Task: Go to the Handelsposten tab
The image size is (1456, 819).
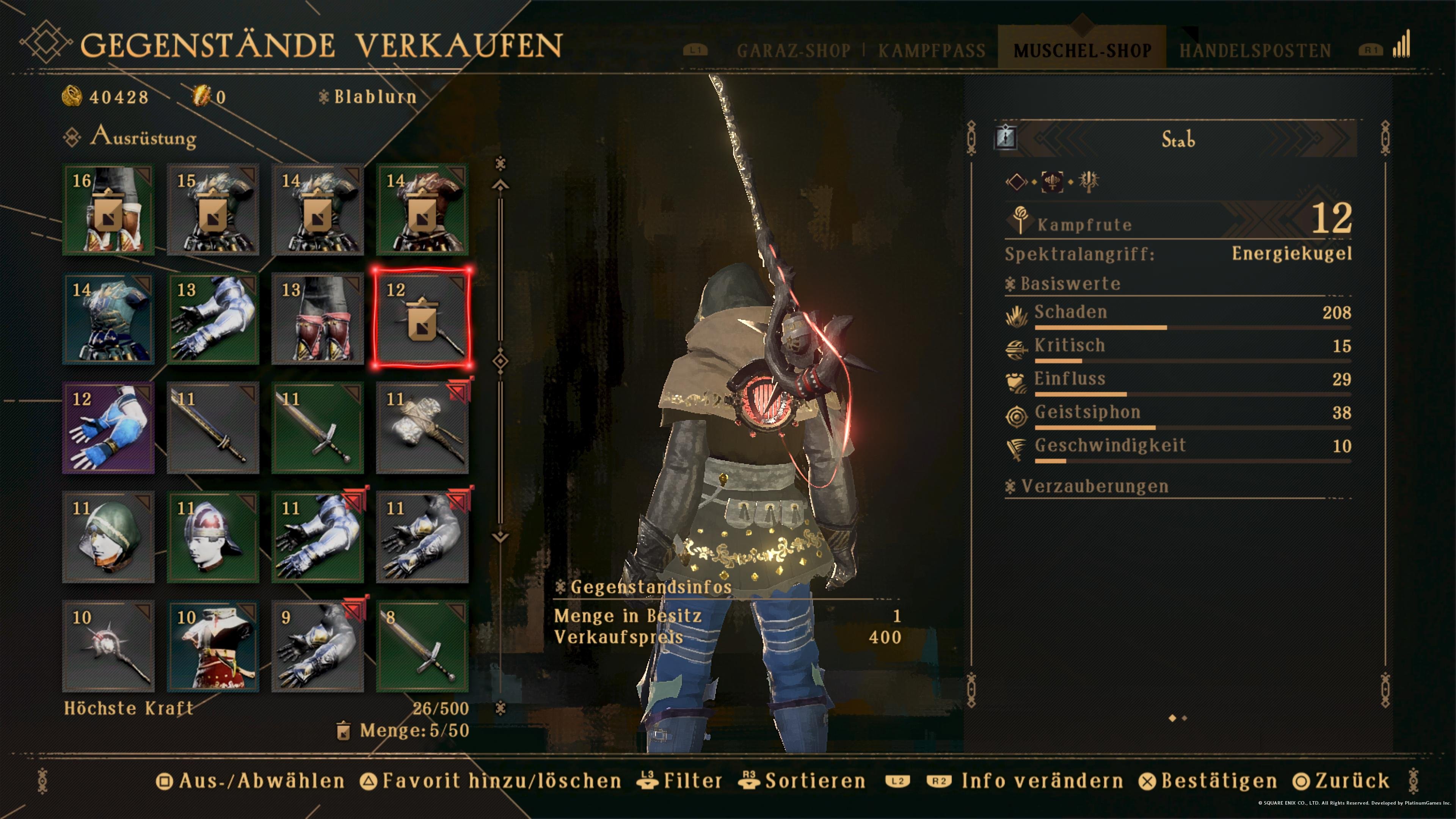Action: tap(1255, 51)
